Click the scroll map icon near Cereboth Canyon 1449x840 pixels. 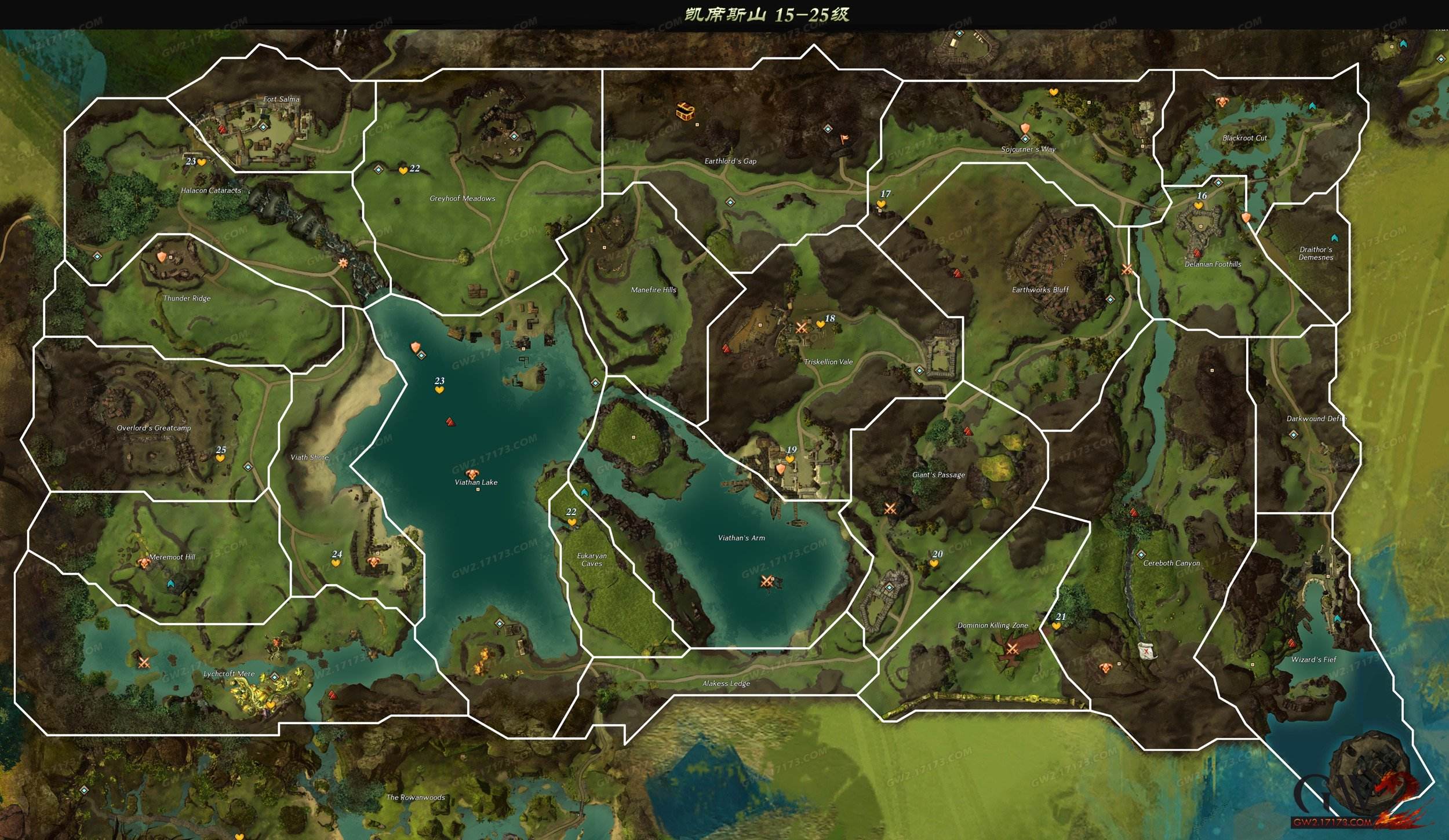pyautogui.click(x=1146, y=651)
